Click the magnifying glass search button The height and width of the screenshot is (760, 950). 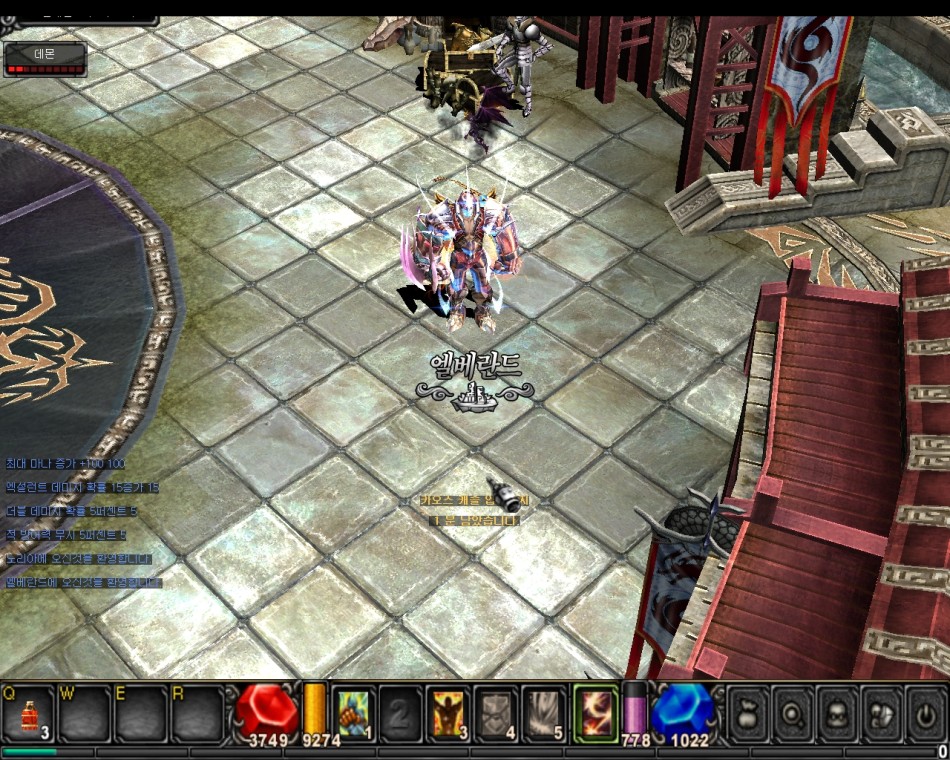coord(793,714)
